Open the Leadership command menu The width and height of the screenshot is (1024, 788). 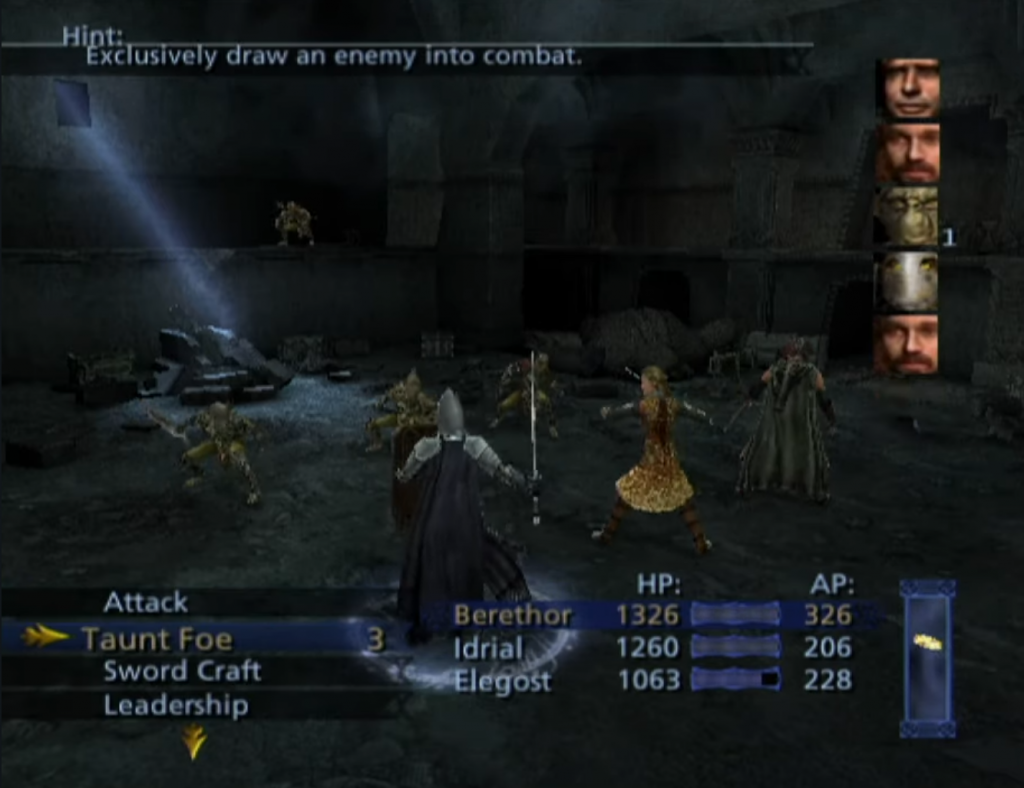click(175, 705)
